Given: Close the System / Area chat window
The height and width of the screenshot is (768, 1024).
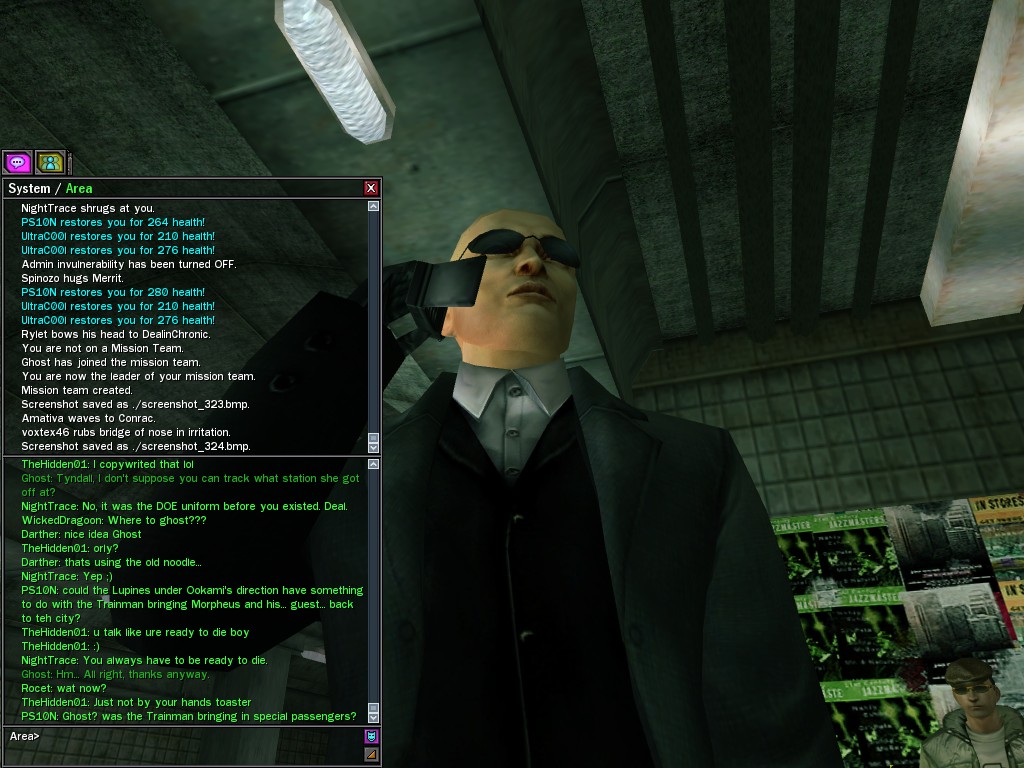Looking at the screenshot, I should click(371, 188).
